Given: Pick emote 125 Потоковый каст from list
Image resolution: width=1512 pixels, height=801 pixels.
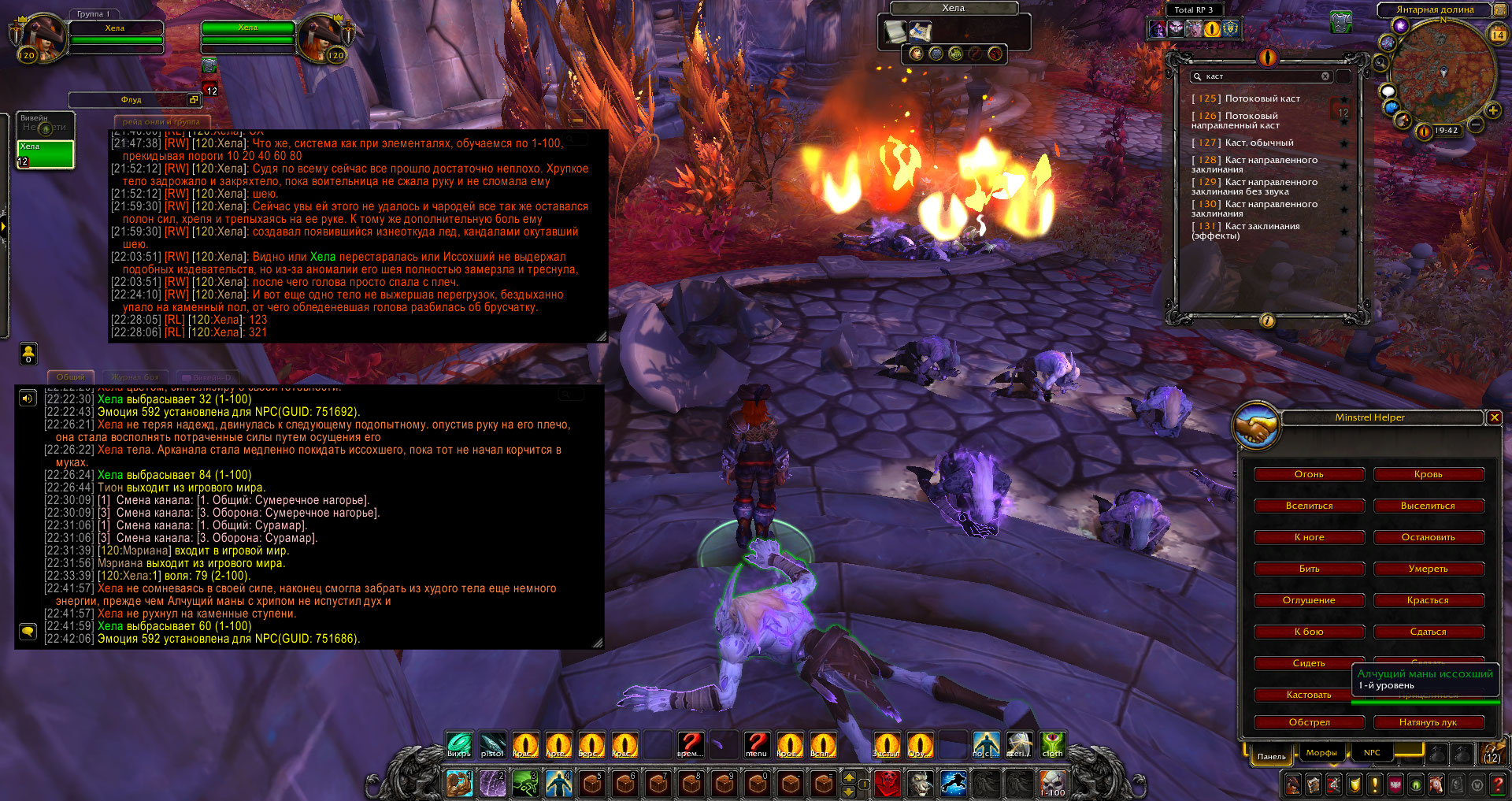Looking at the screenshot, I should pyautogui.click(x=1262, y=98).
